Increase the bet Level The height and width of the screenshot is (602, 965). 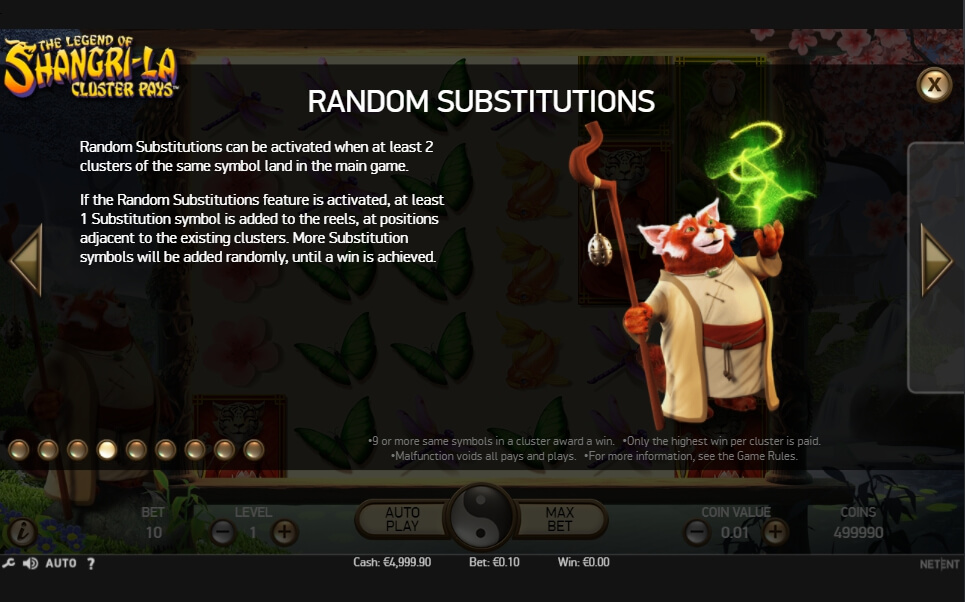tap(285, 532)
